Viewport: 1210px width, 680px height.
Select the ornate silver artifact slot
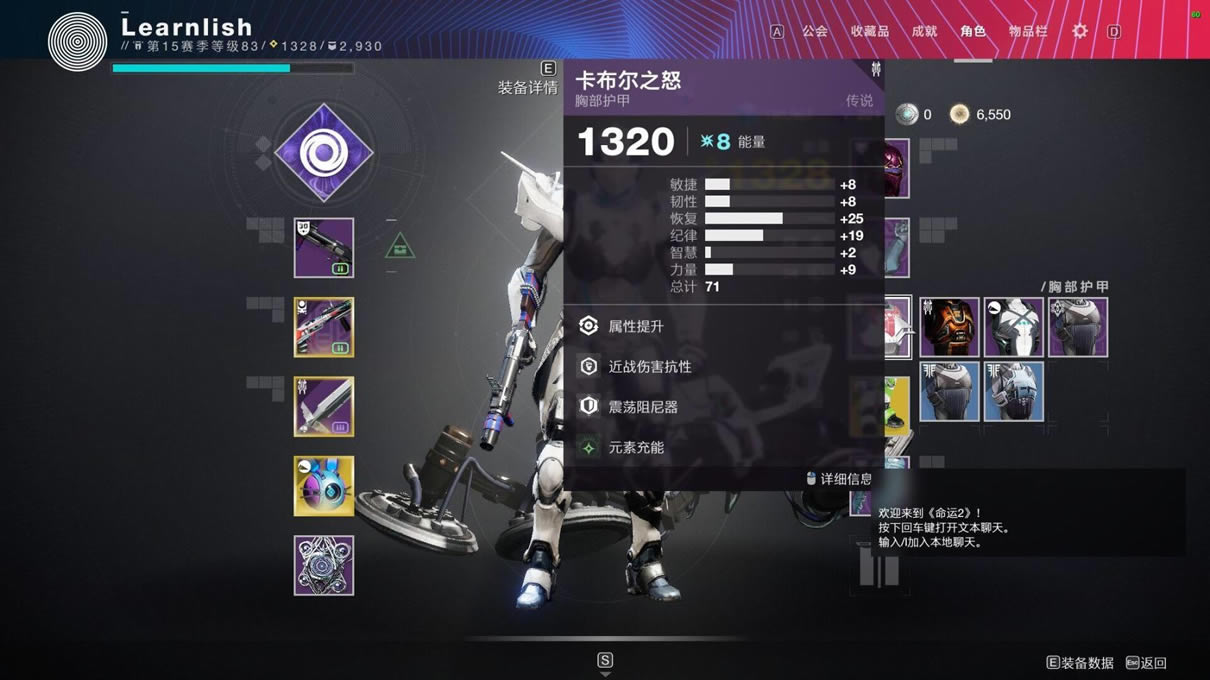[323, 565]
